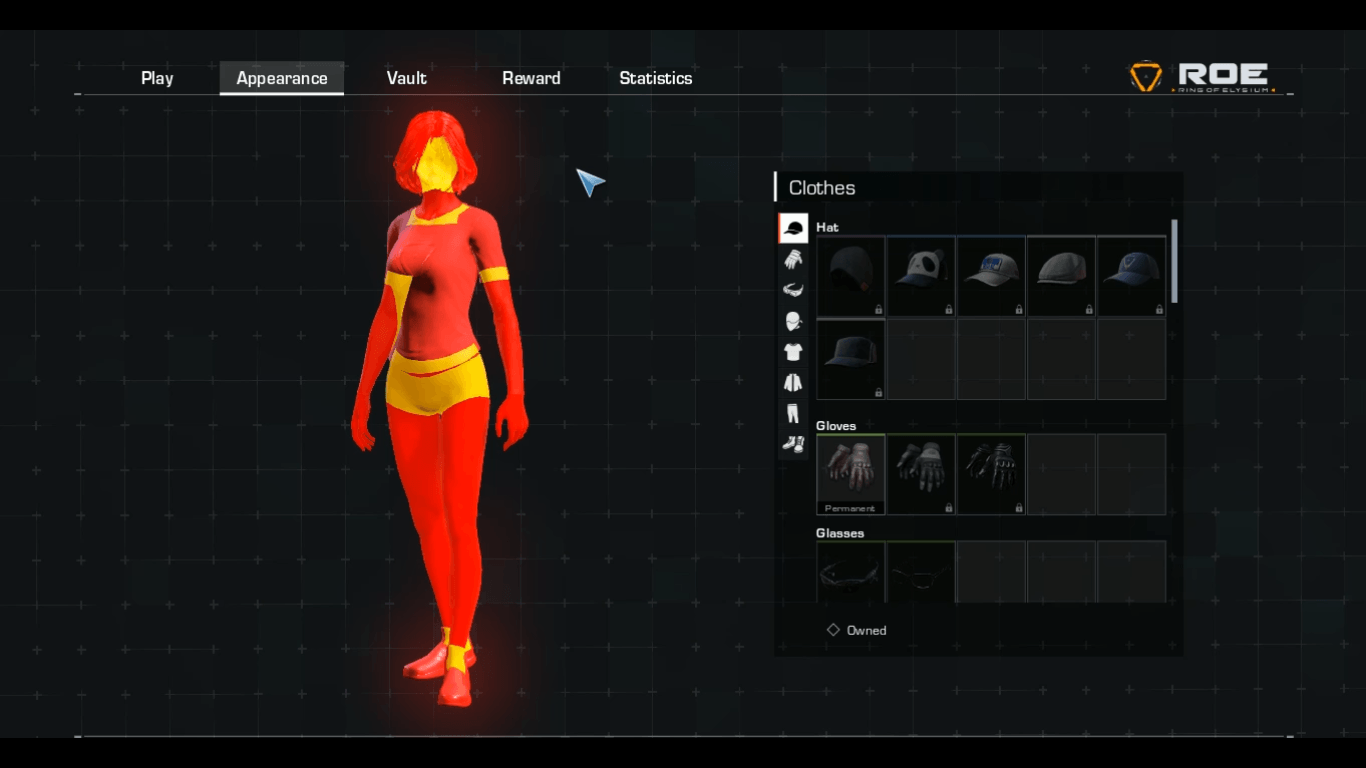The height and width of the screenshot is (768, 1366).
Task: Select the grey flat cap
Action: click(x=1061, y=276)
